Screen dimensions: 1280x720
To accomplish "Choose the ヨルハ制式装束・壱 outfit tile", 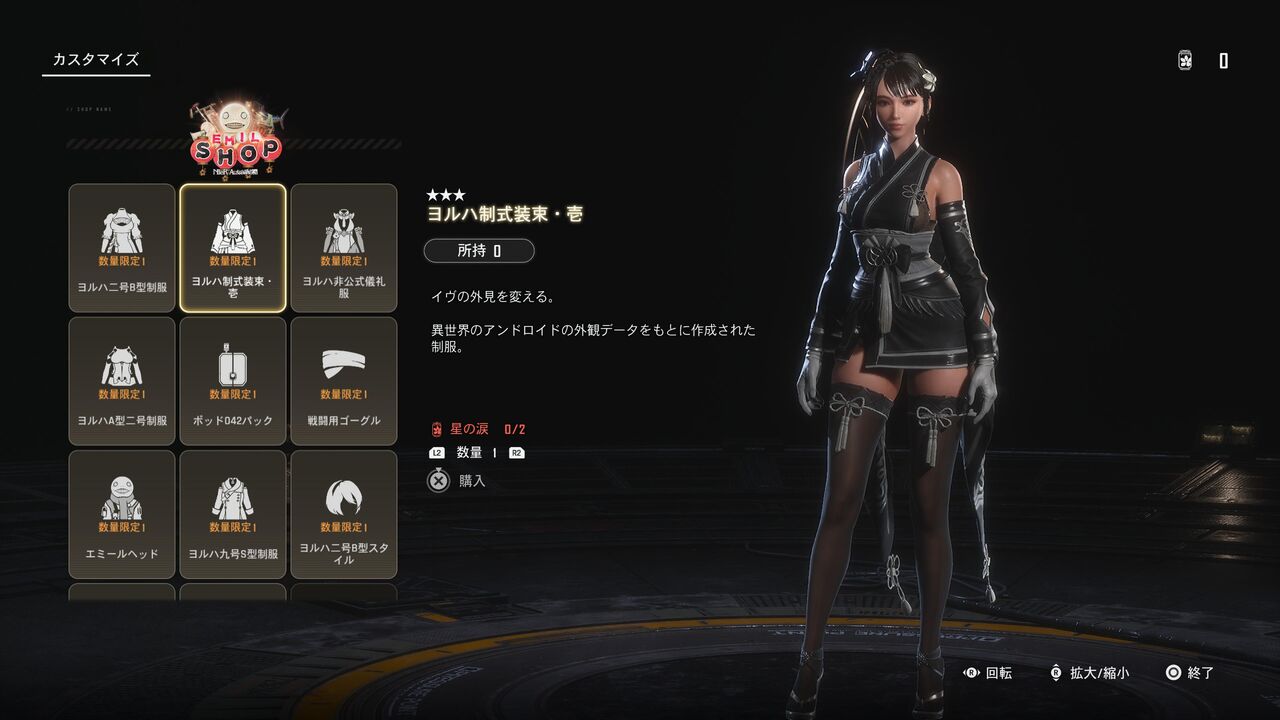I will pos(233,247).
